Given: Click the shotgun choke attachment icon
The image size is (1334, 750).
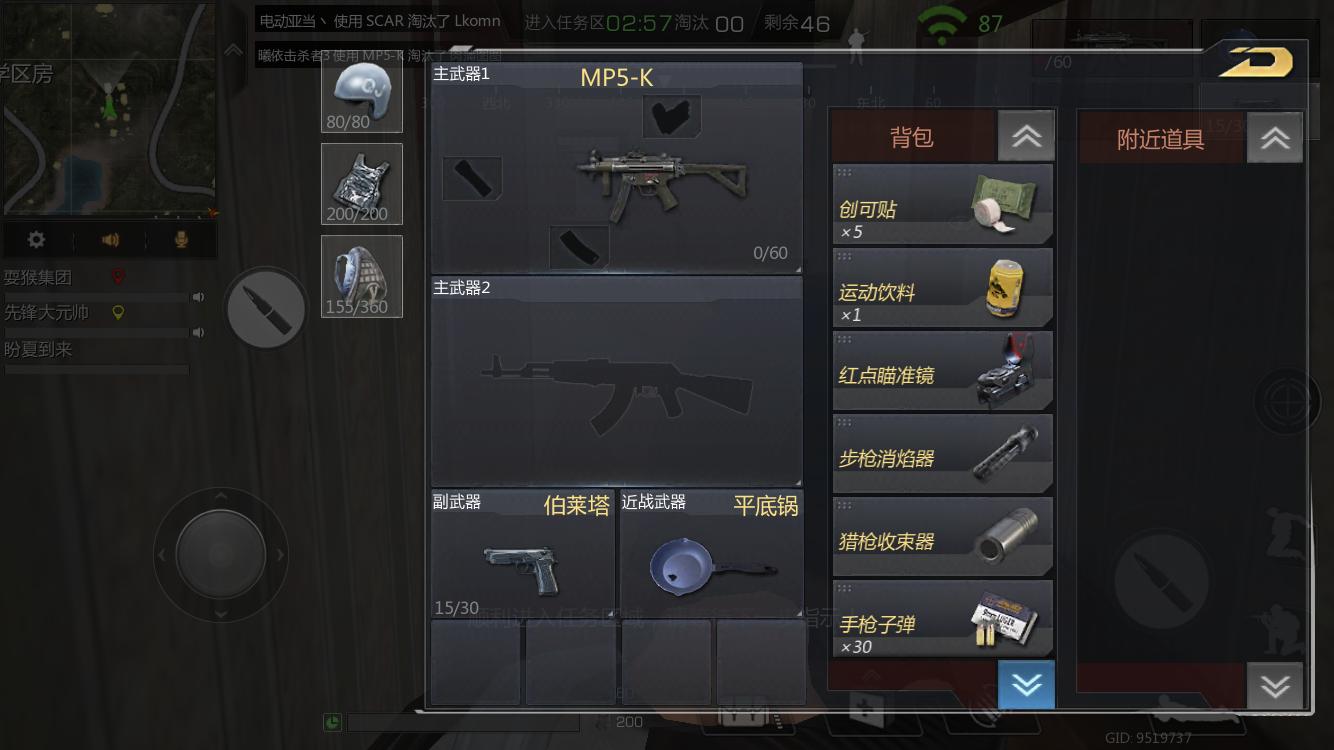Looking at the screenshot, I should point(941,537).
